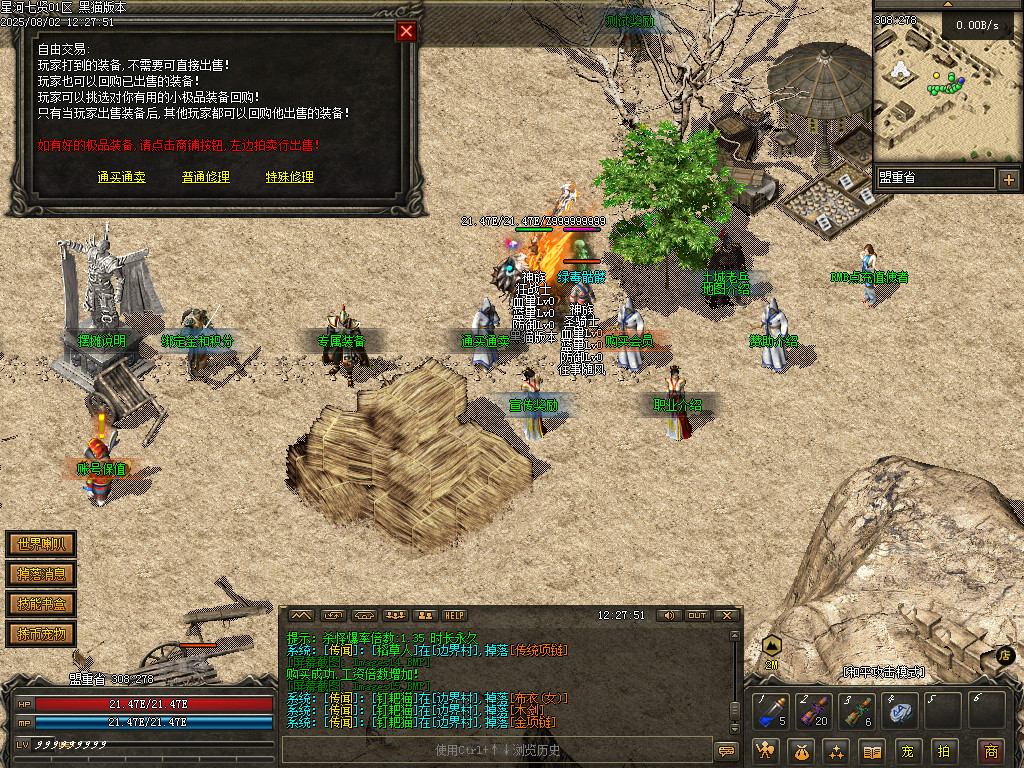Click the 拣币宠物 button
The width and height of the screenshot is (1024, 768).
pos(41,634)
